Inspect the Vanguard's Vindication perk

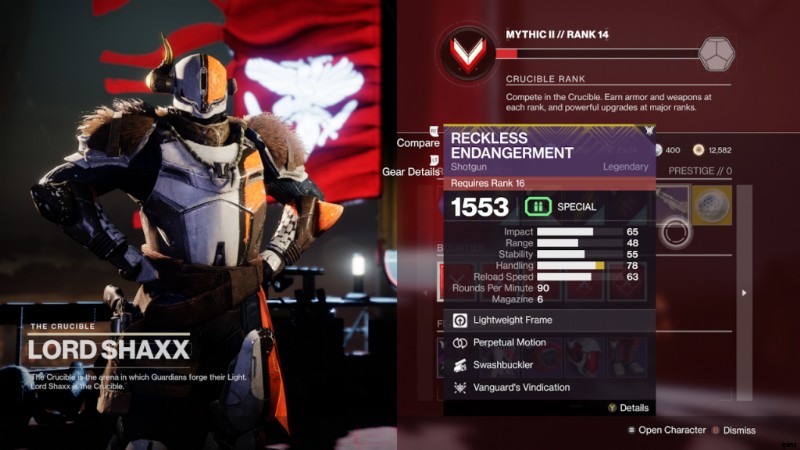coord(549,387)
